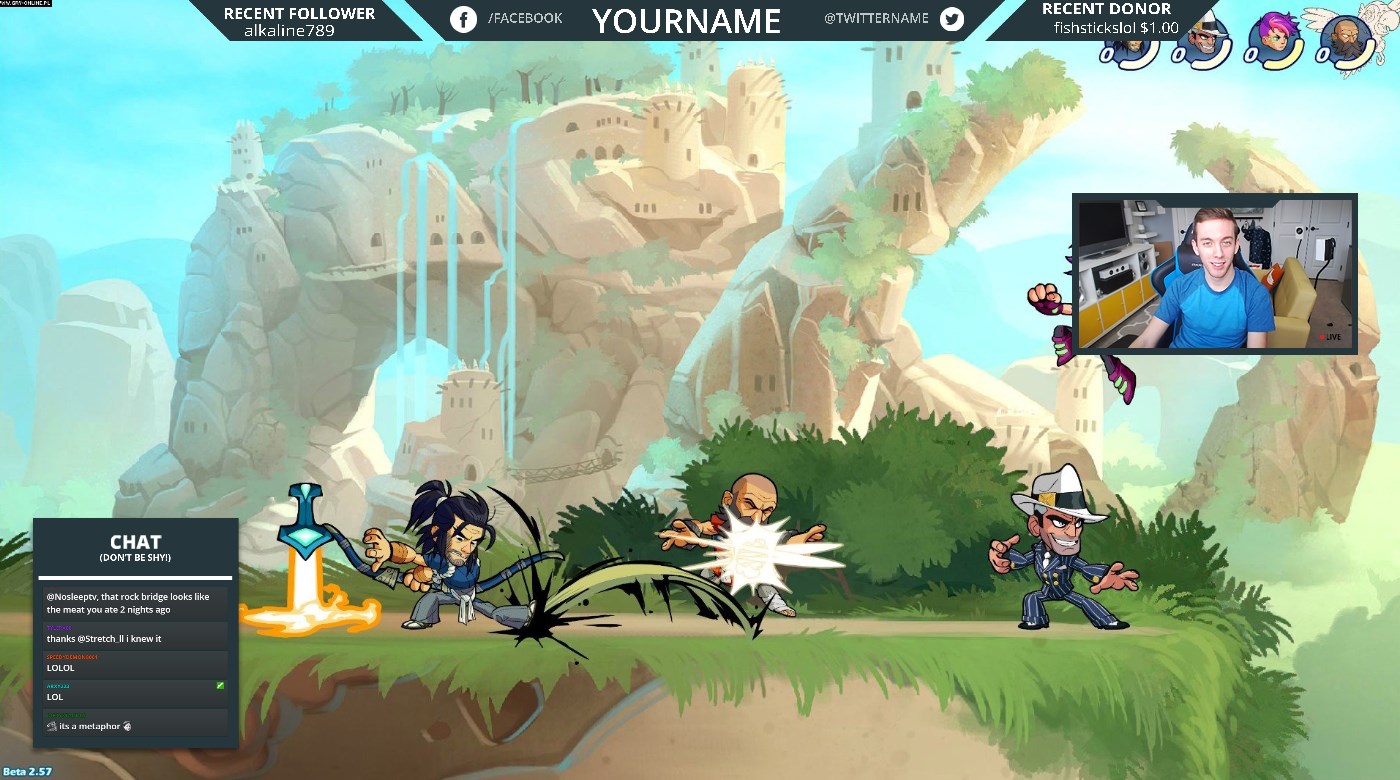Click the pink-haired legend player portrait
The width and height of the screenshot is (1400, 780).
(1273, 40)
